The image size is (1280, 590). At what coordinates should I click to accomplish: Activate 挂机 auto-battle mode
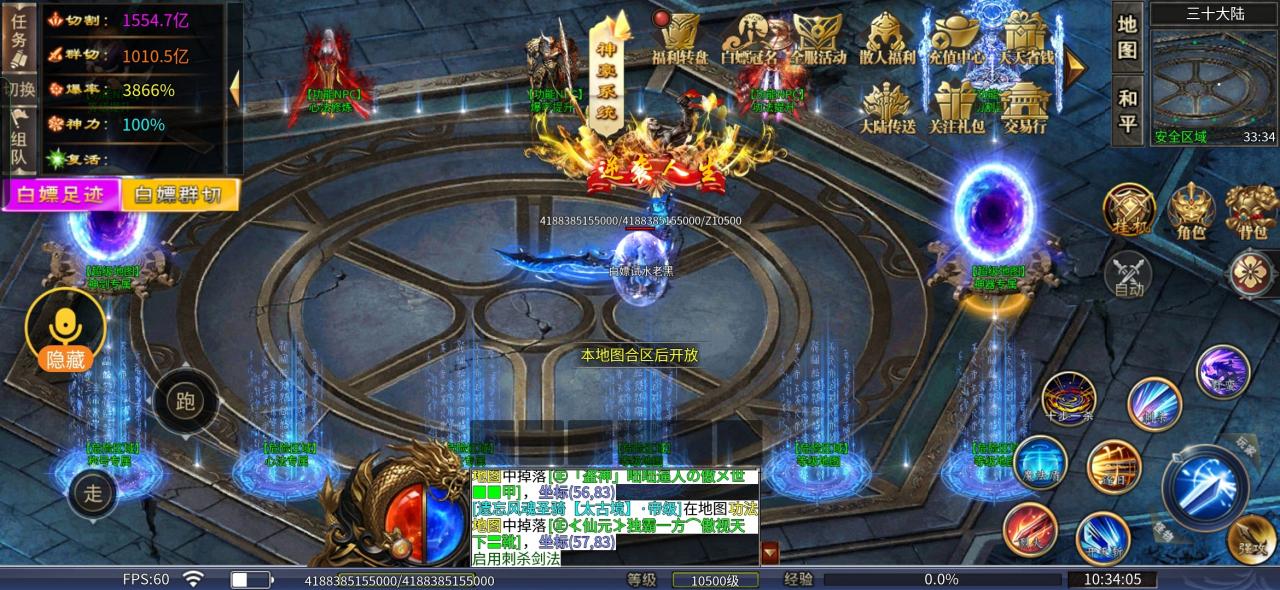1129,211
